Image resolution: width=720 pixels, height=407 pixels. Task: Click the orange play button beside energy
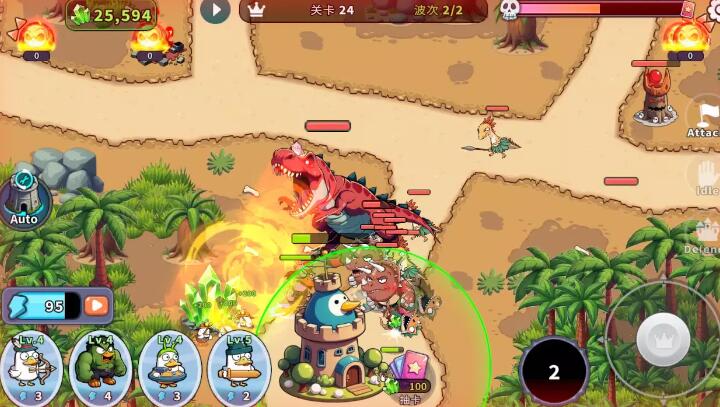click(x=96, y=305)
